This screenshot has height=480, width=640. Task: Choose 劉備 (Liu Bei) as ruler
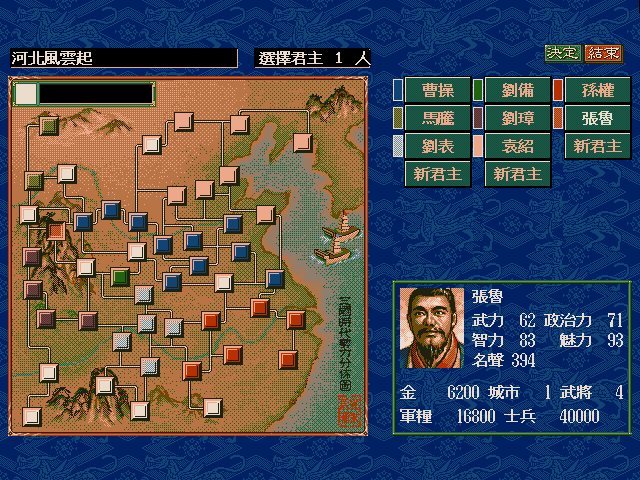click(x=518, y=90)
